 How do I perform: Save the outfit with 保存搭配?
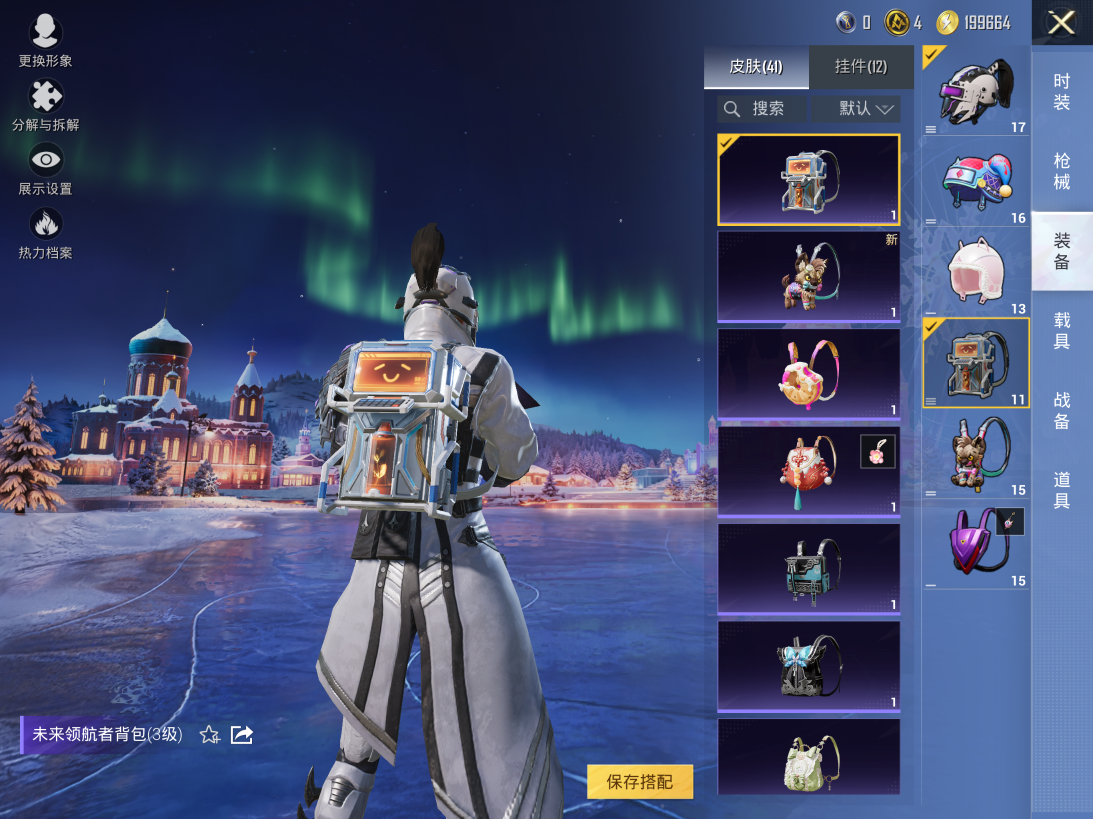[x=640, y=782]
